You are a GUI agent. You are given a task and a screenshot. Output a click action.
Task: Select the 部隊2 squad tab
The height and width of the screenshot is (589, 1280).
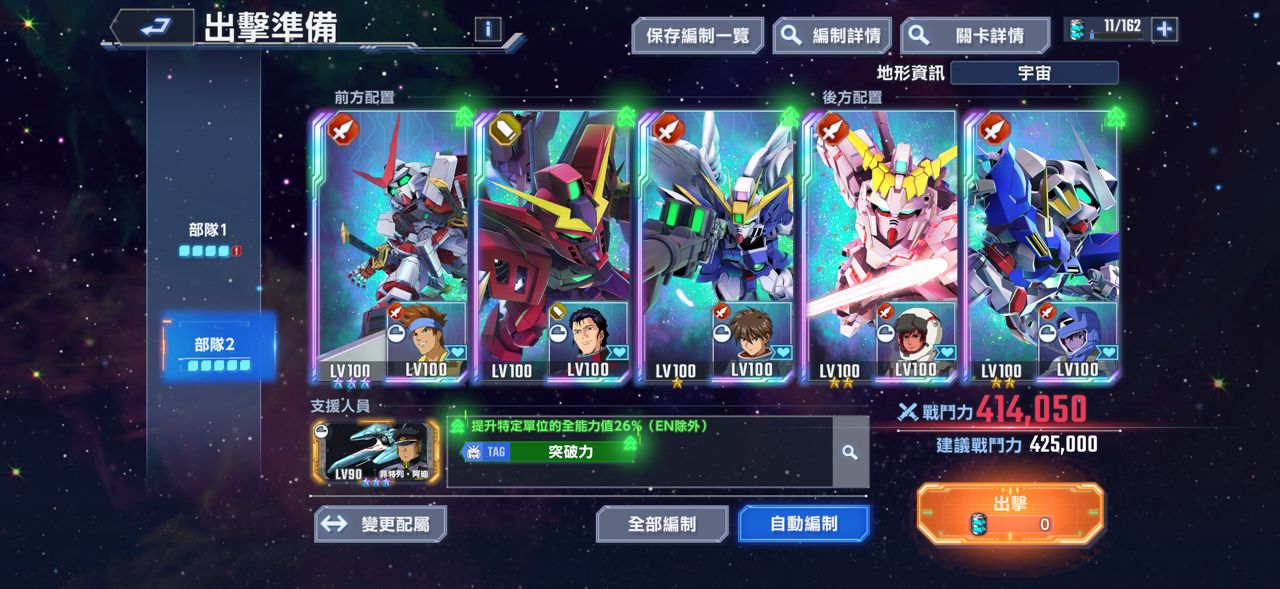click(x=216, y=352)
